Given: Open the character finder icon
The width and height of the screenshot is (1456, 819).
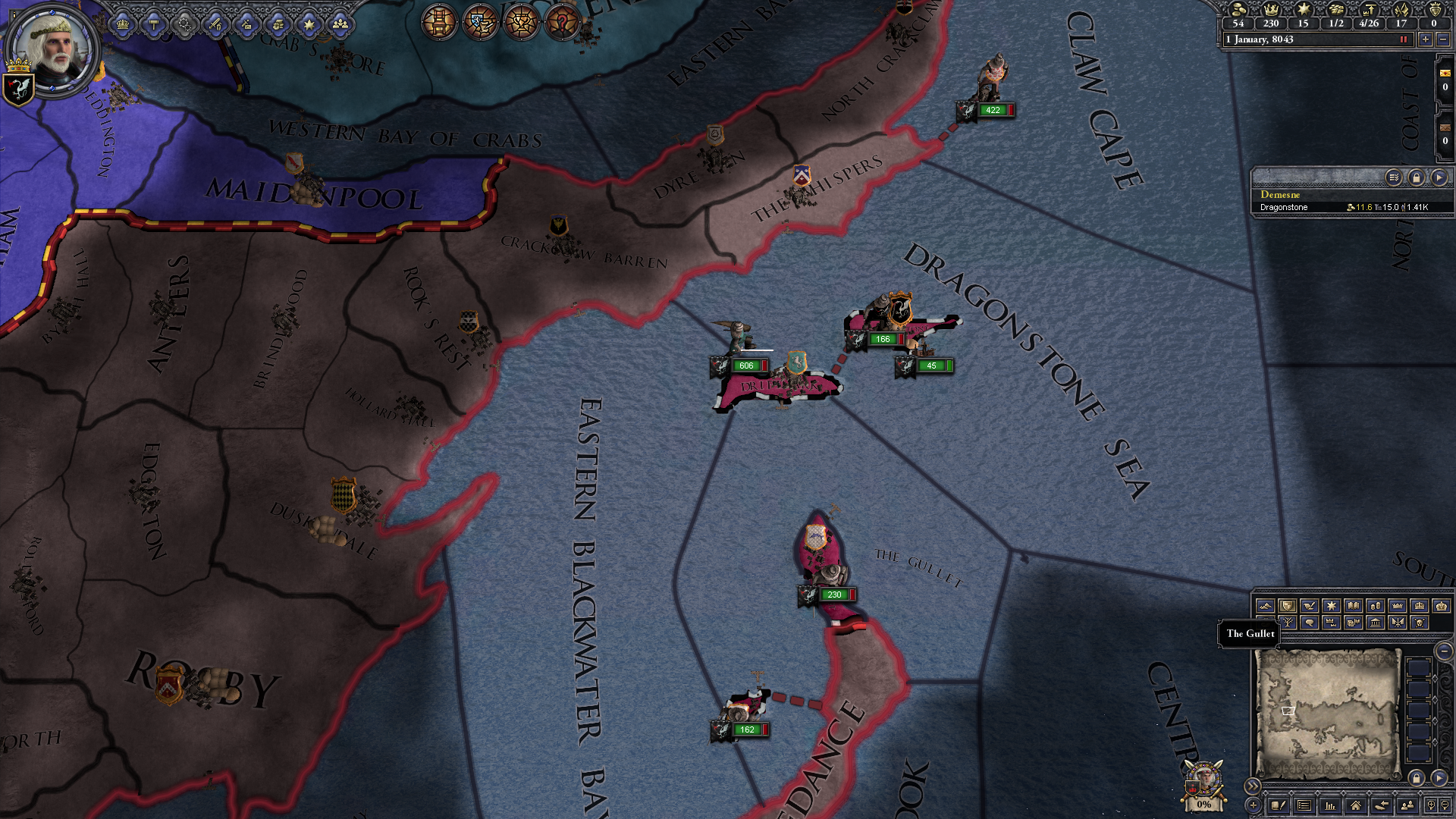Looking at the screenshot, I should click(1407, 805).
